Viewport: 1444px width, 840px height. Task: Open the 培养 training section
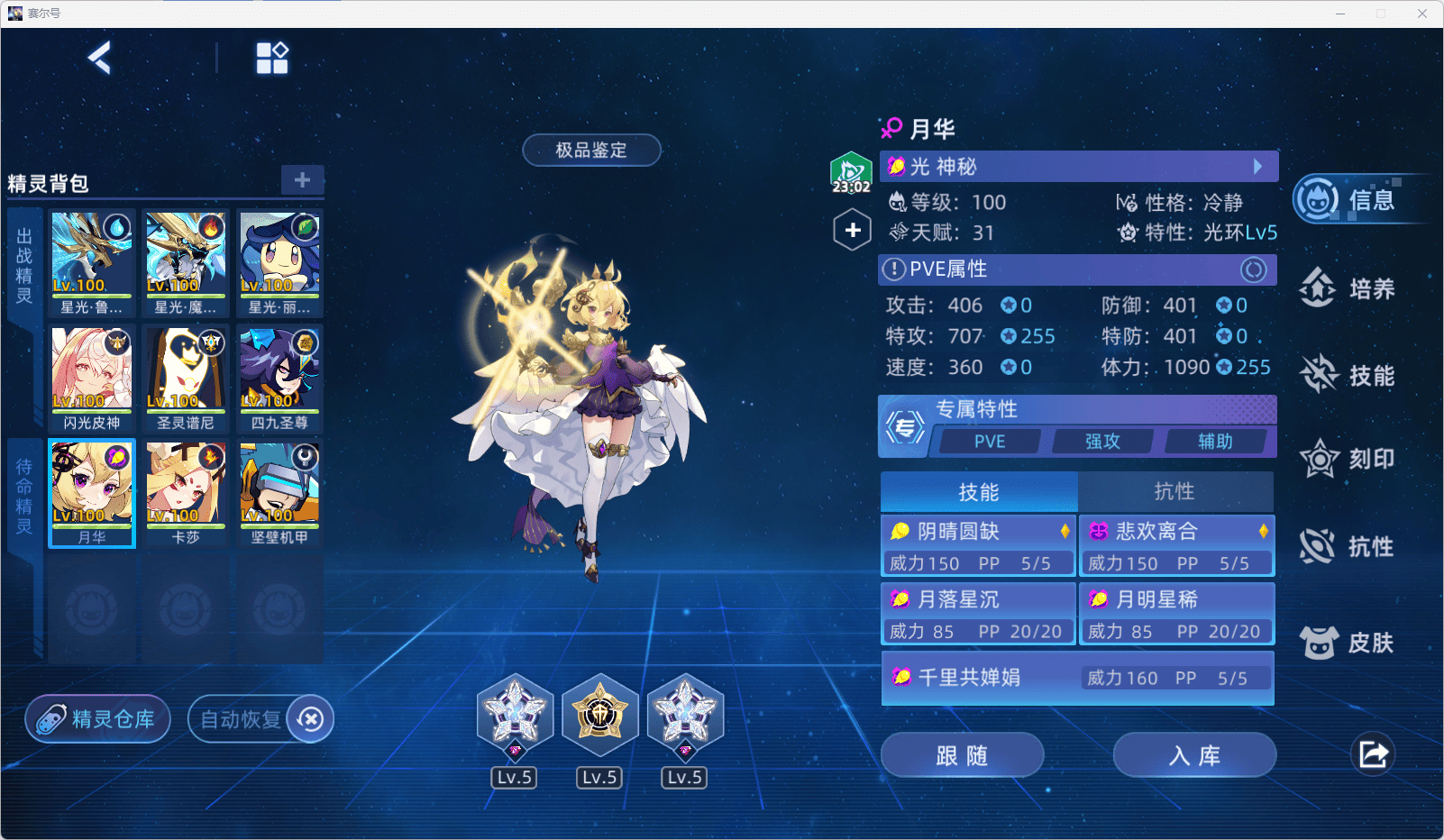[x=1348, y=288]
